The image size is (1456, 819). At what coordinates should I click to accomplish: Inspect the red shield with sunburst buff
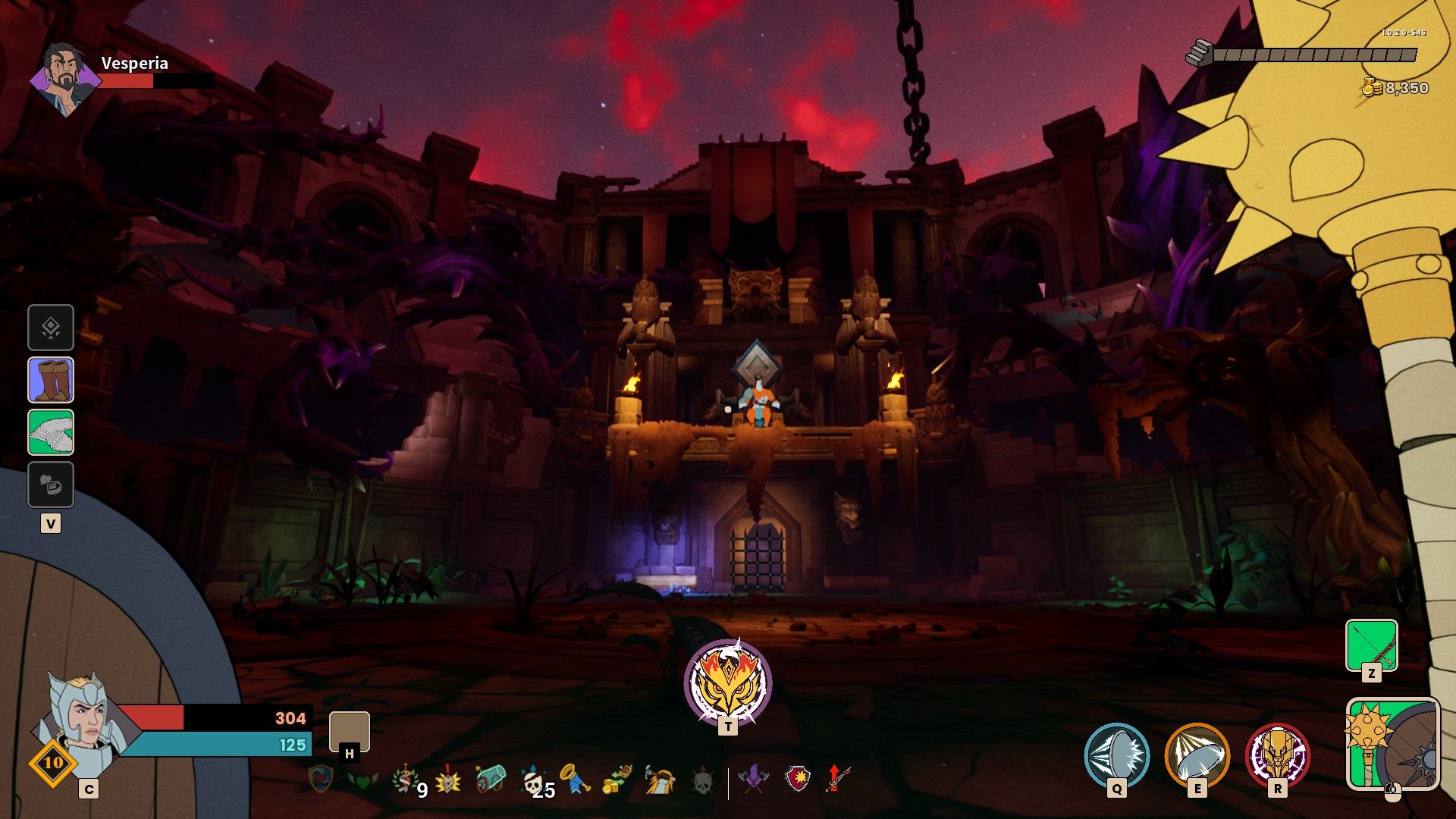tap(797, 780)
